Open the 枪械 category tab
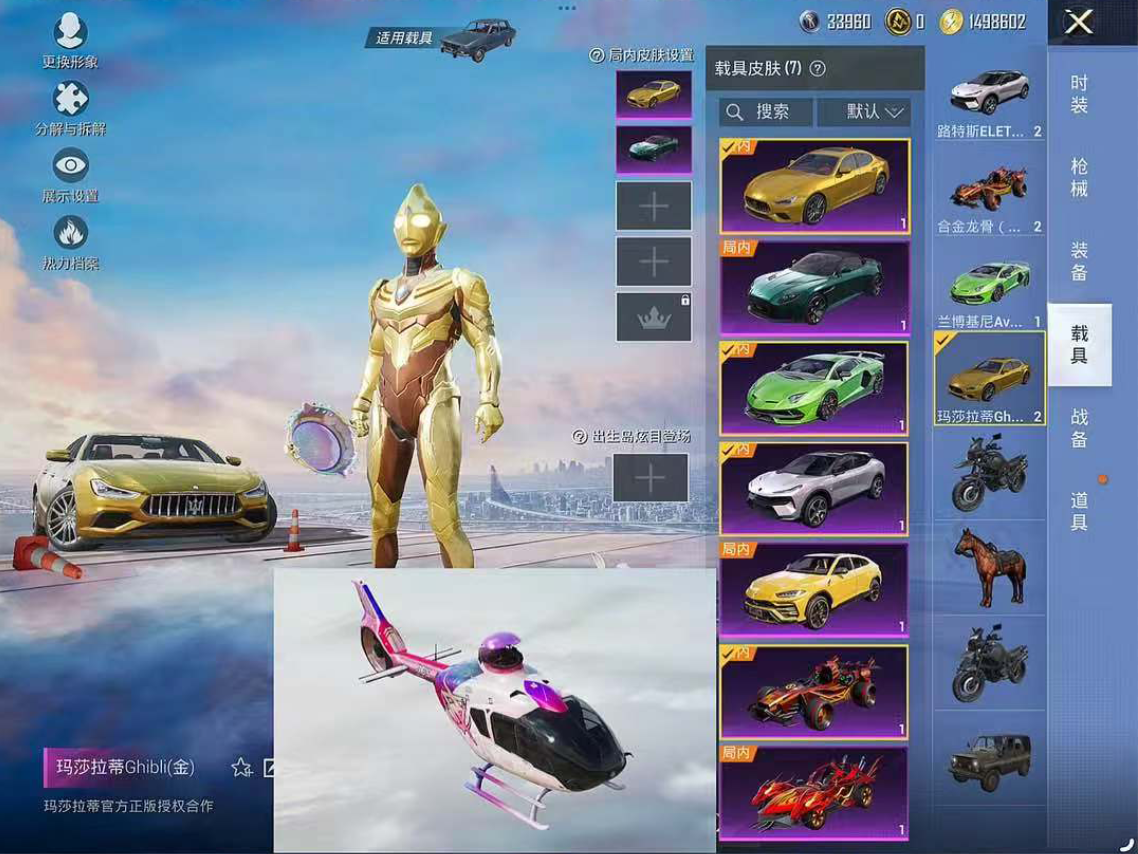 pyautogui.click(x=1079, y=177)
